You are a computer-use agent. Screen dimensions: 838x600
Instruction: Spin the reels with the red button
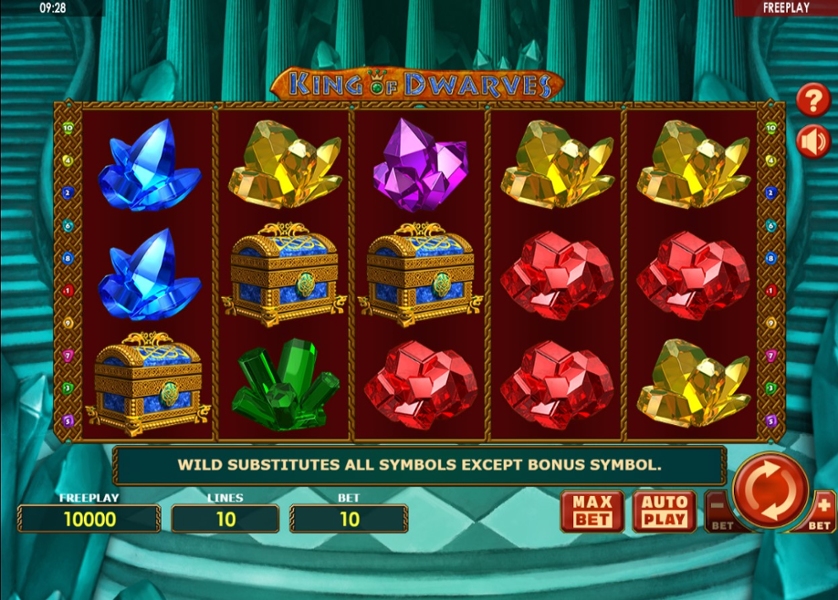[x=770, y=490]
